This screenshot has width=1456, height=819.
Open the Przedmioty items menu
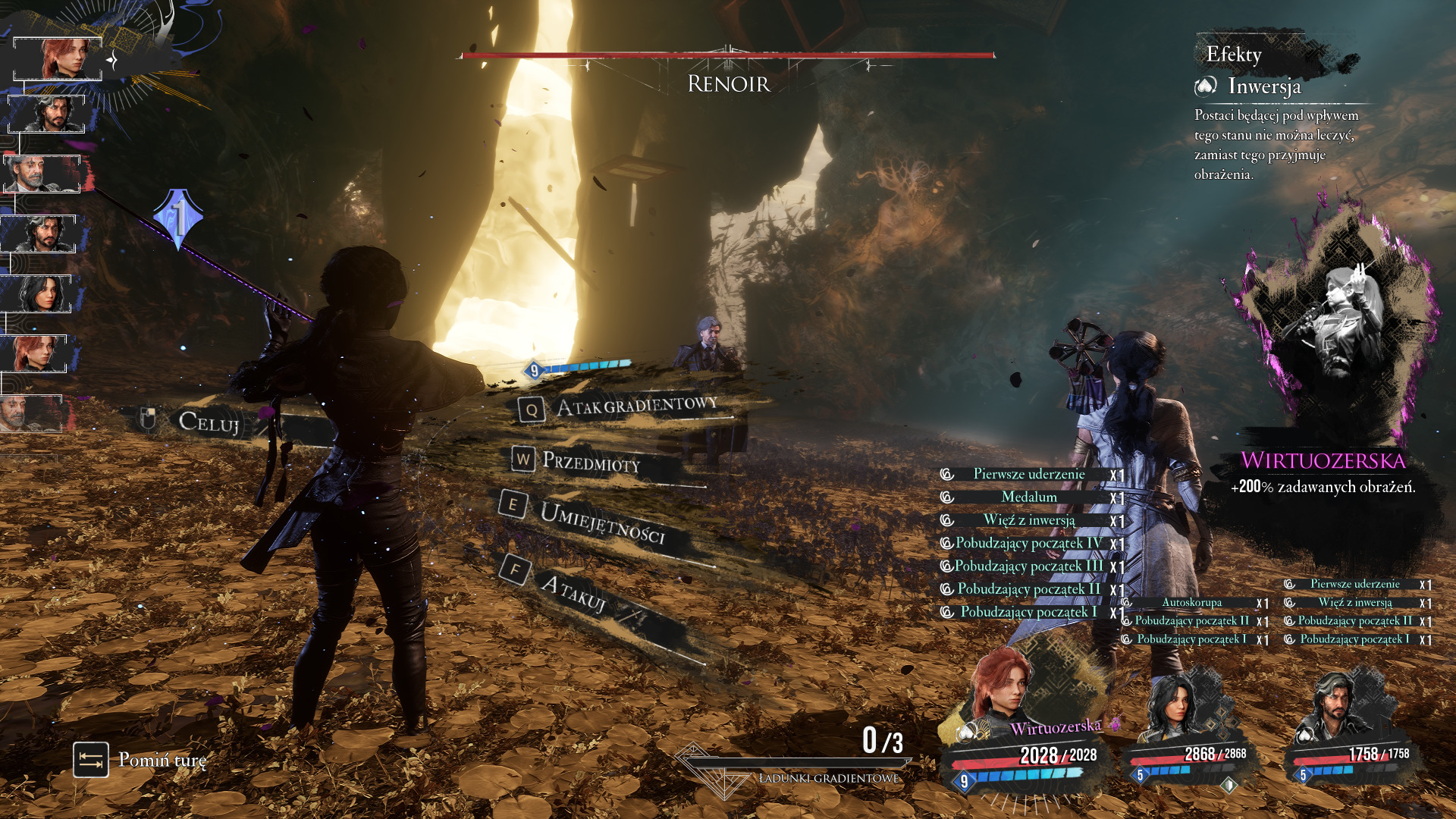(591, 461)
